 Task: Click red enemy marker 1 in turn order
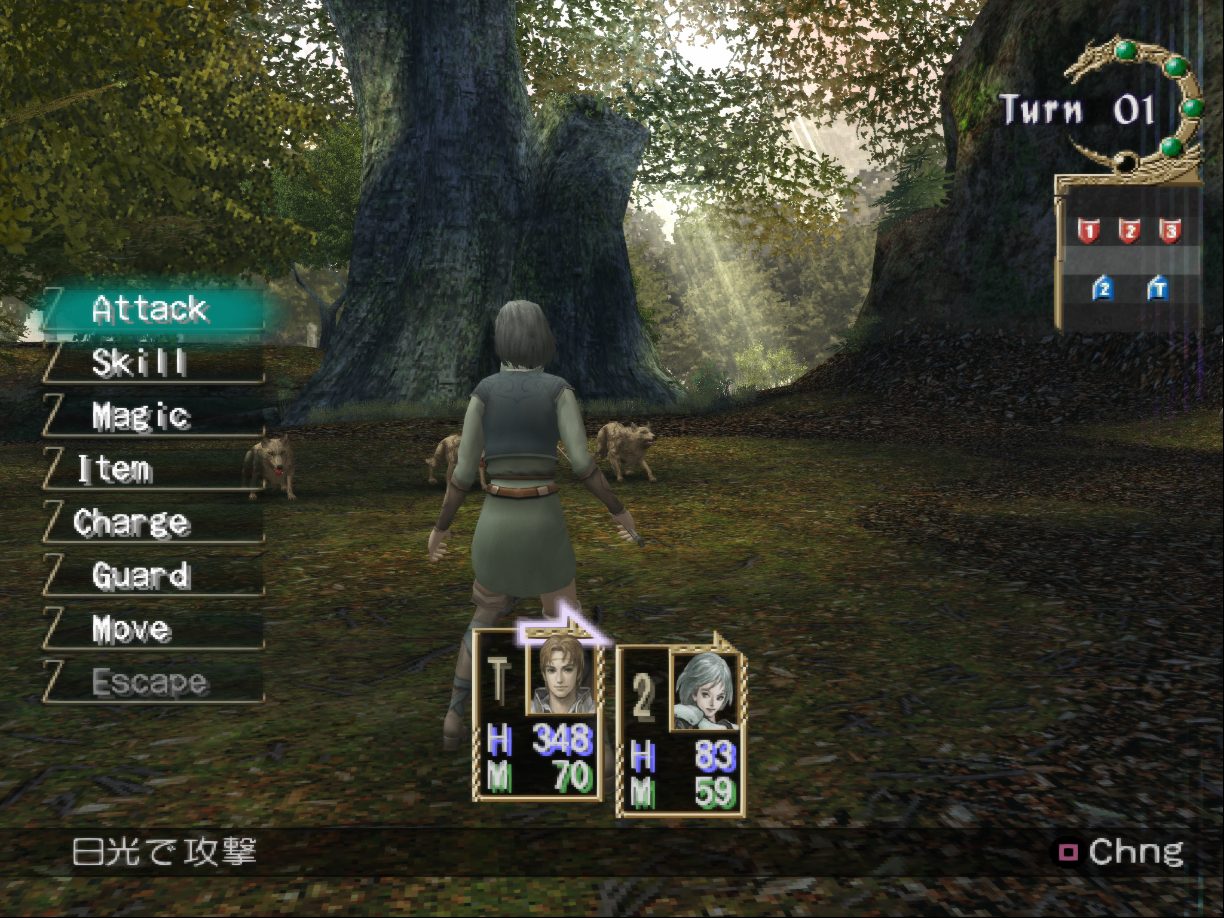pos(1088,232)
